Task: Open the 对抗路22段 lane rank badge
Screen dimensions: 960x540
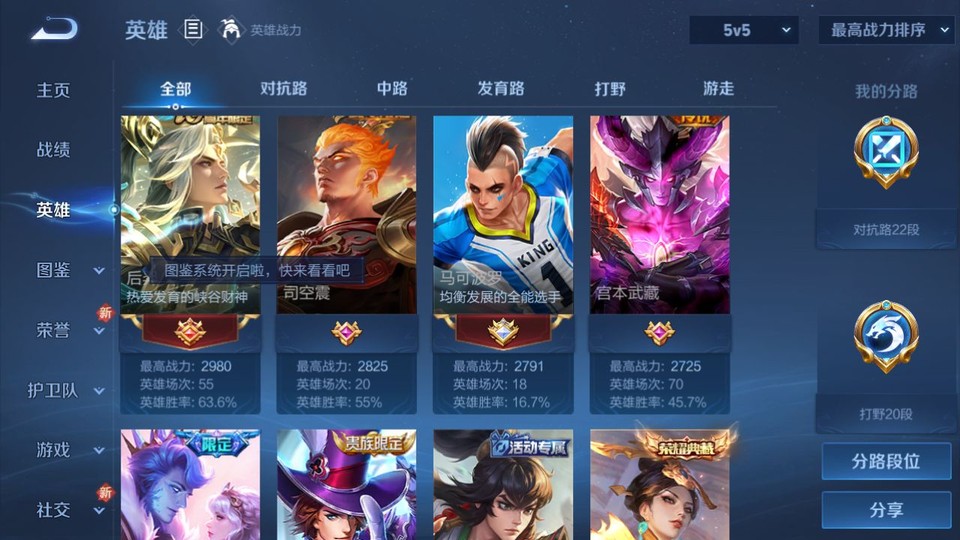Action: [886, 155]
